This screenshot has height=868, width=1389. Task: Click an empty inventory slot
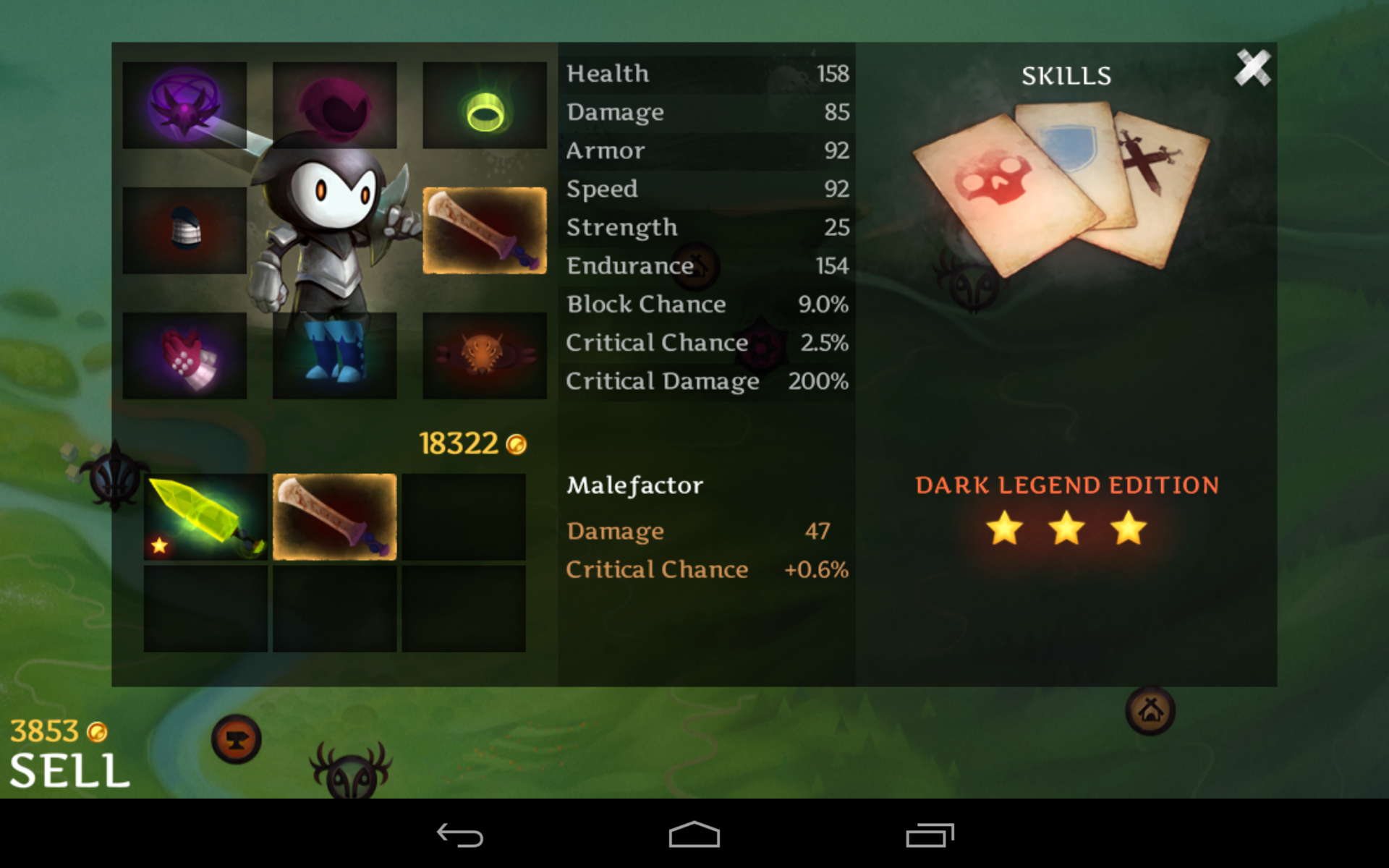pyautogui.click(x=462, y=518)
